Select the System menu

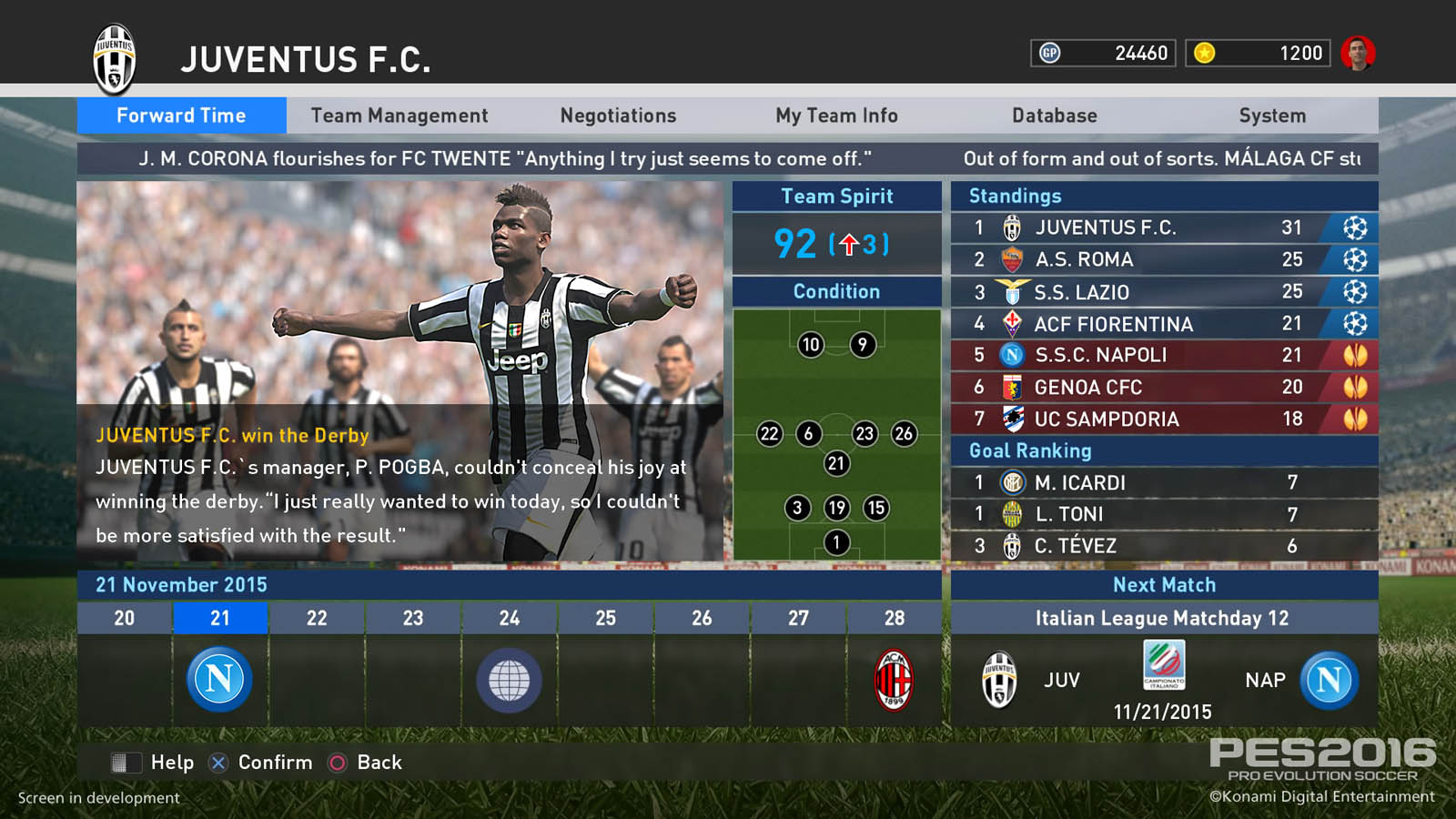tap(1271, 115)
